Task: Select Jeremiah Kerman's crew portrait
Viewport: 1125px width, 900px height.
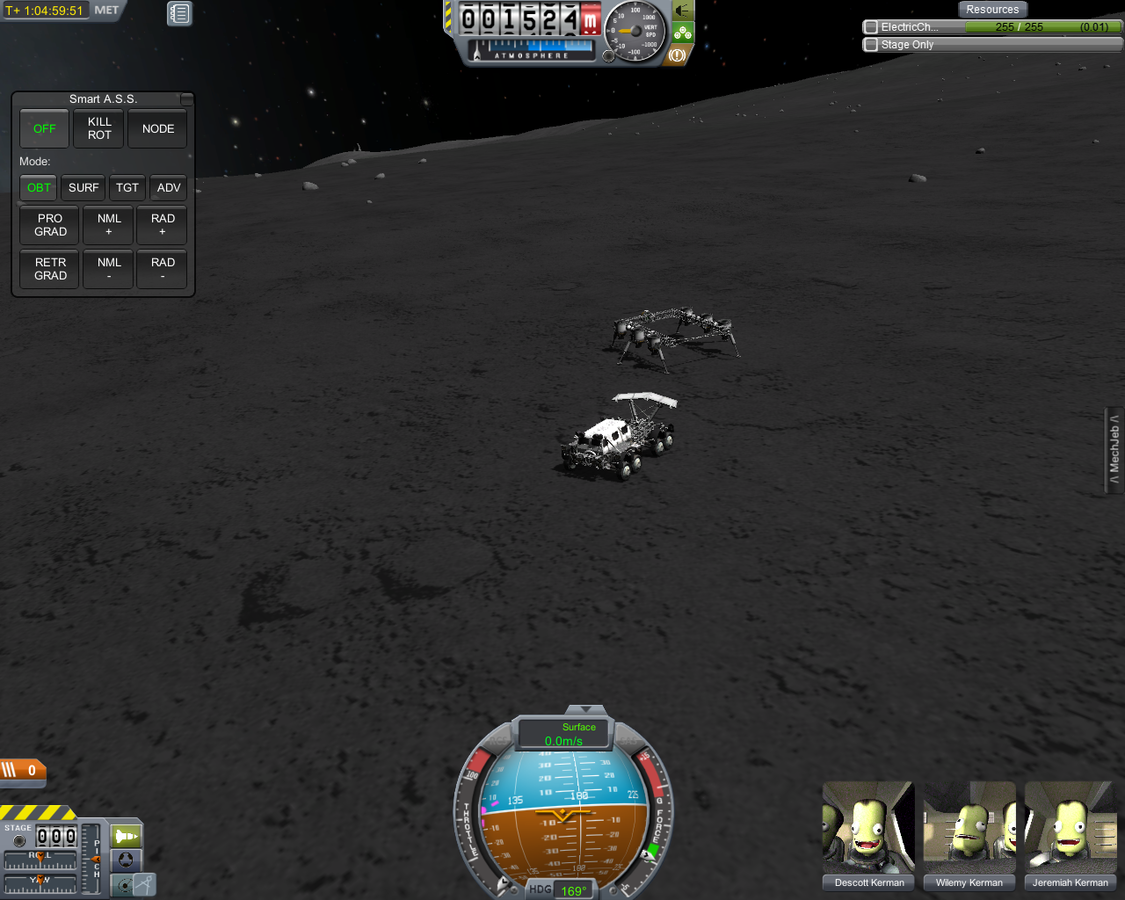Action: point(1070,828)
